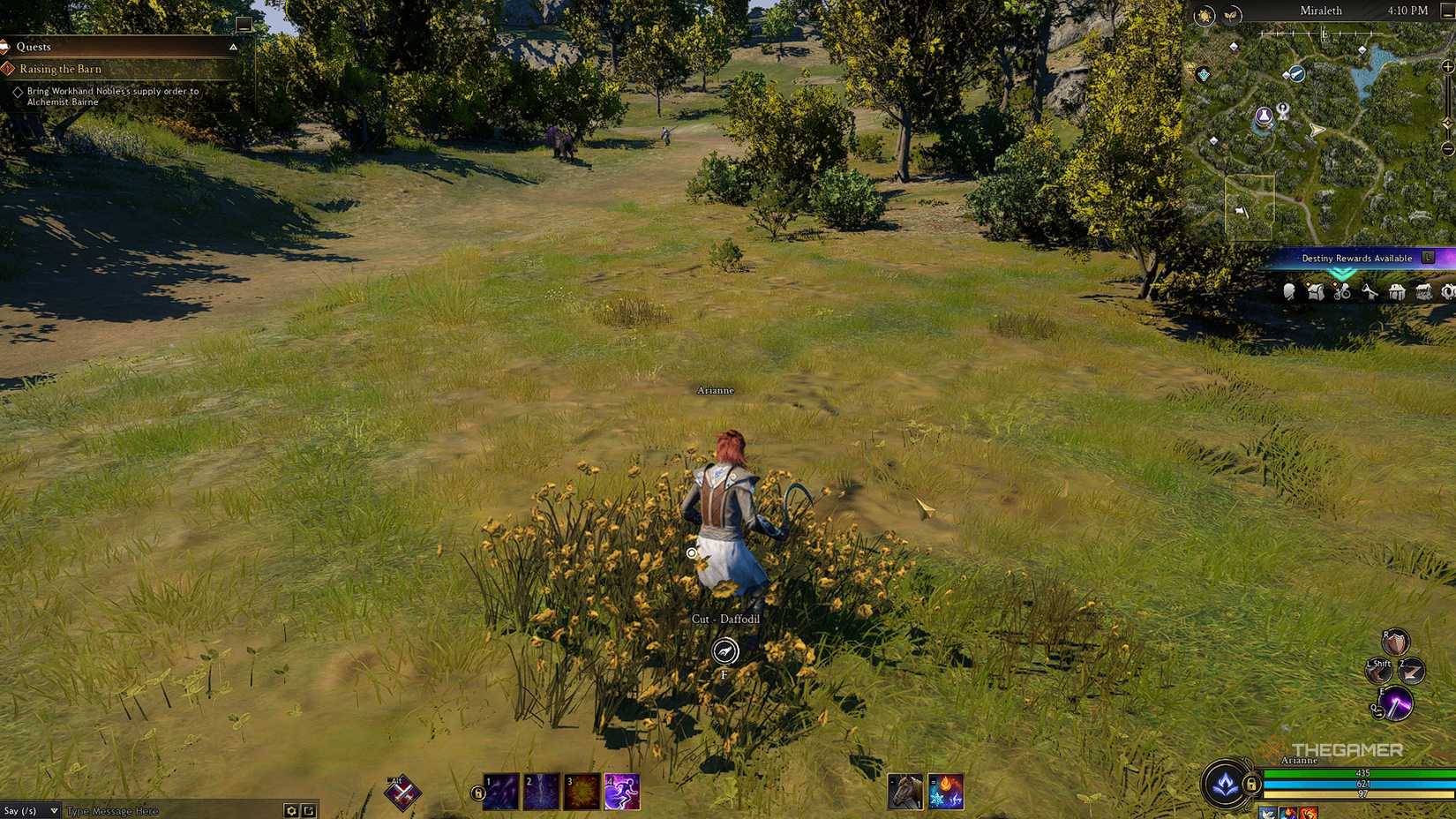The width and height of the screenshot is (1456, 819).
Task: Activate the purple E skill icon
Action: click(x=1397, y=703)
